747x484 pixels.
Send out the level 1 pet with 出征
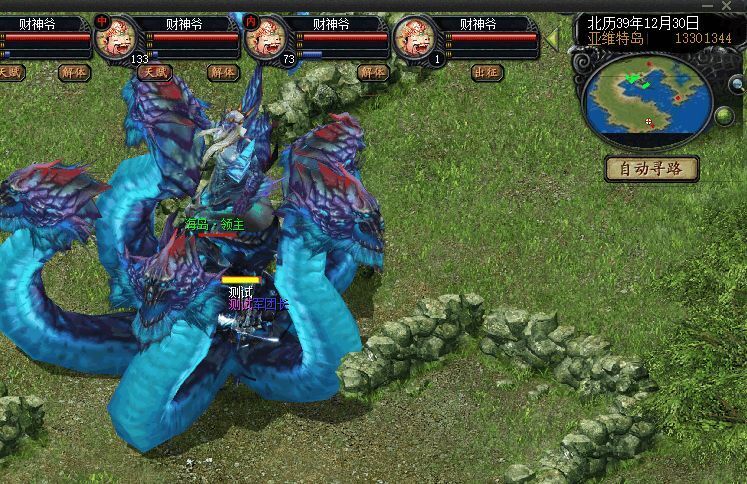click(486, 72)
